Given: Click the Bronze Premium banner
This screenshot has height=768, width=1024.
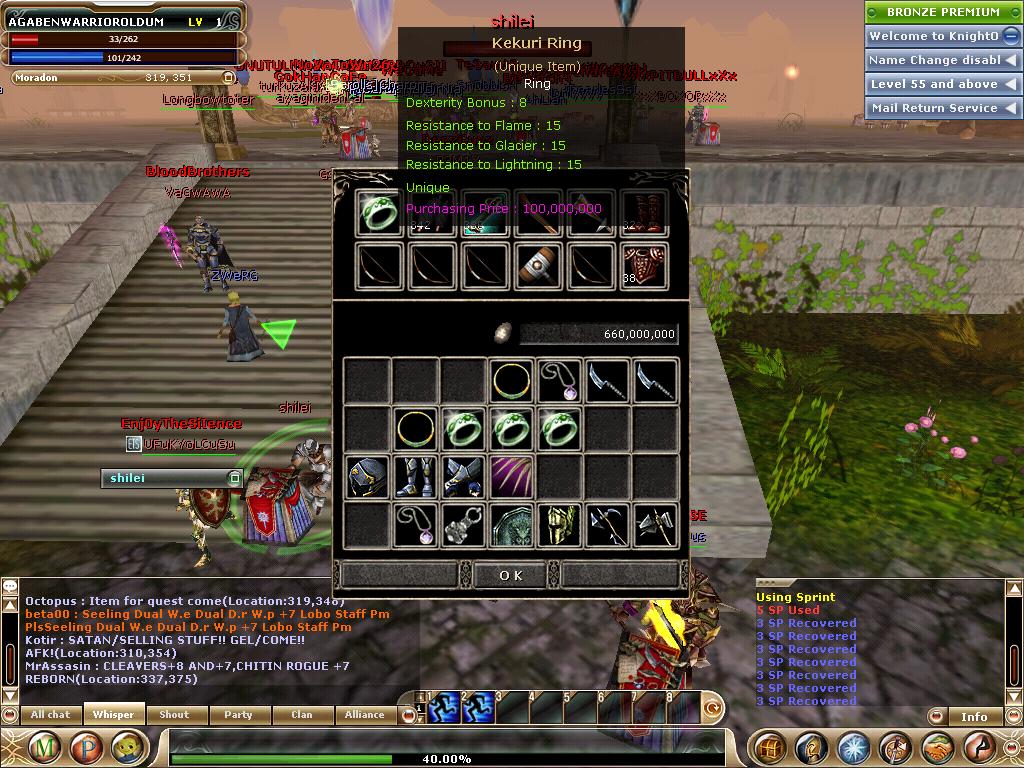Looking at the screenshot, I should point(942,12).
